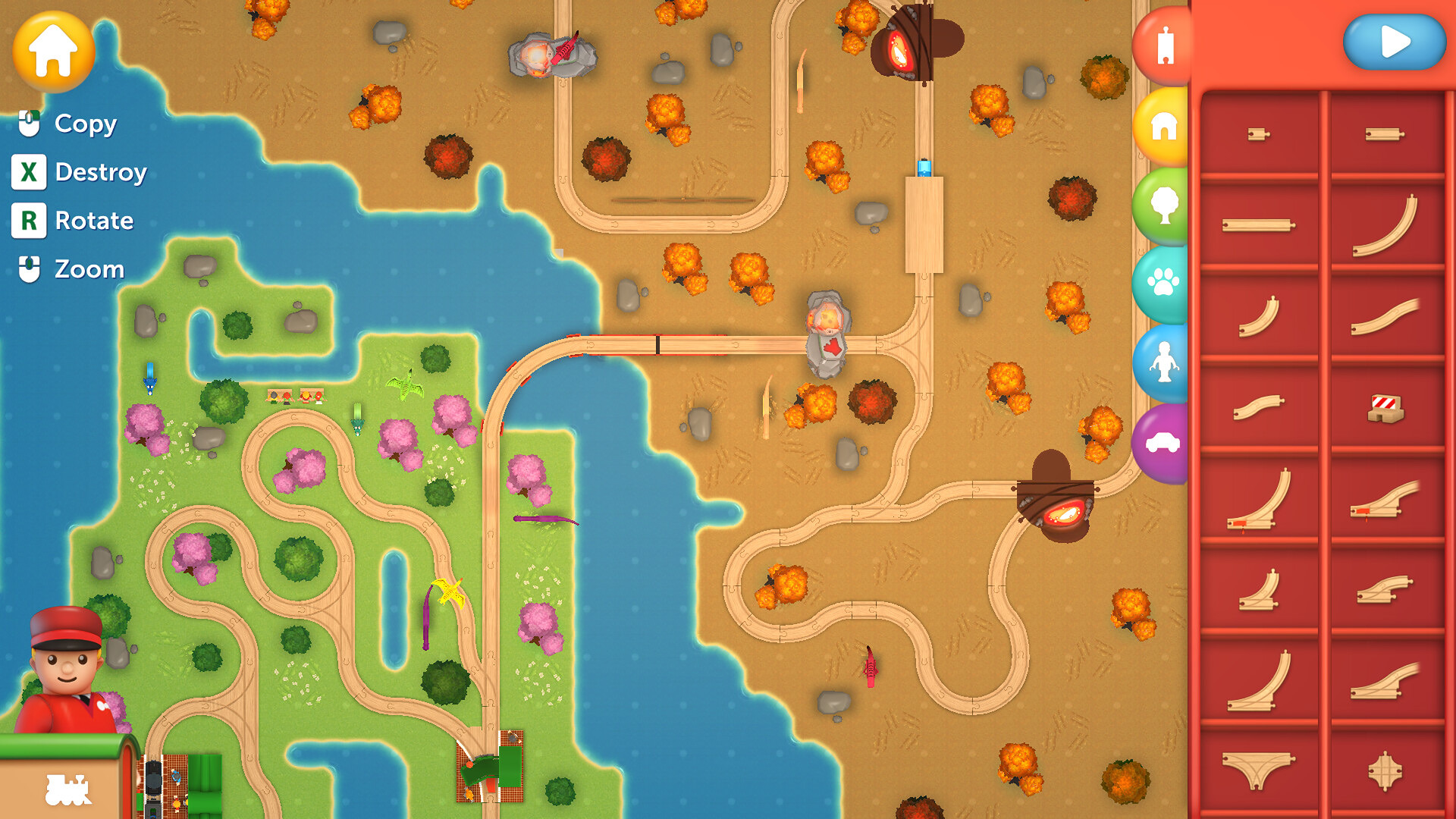Select the short straight track piece
This screenshot has width=1456, height=819.
pyautogui.click(x=1259, y=133)
